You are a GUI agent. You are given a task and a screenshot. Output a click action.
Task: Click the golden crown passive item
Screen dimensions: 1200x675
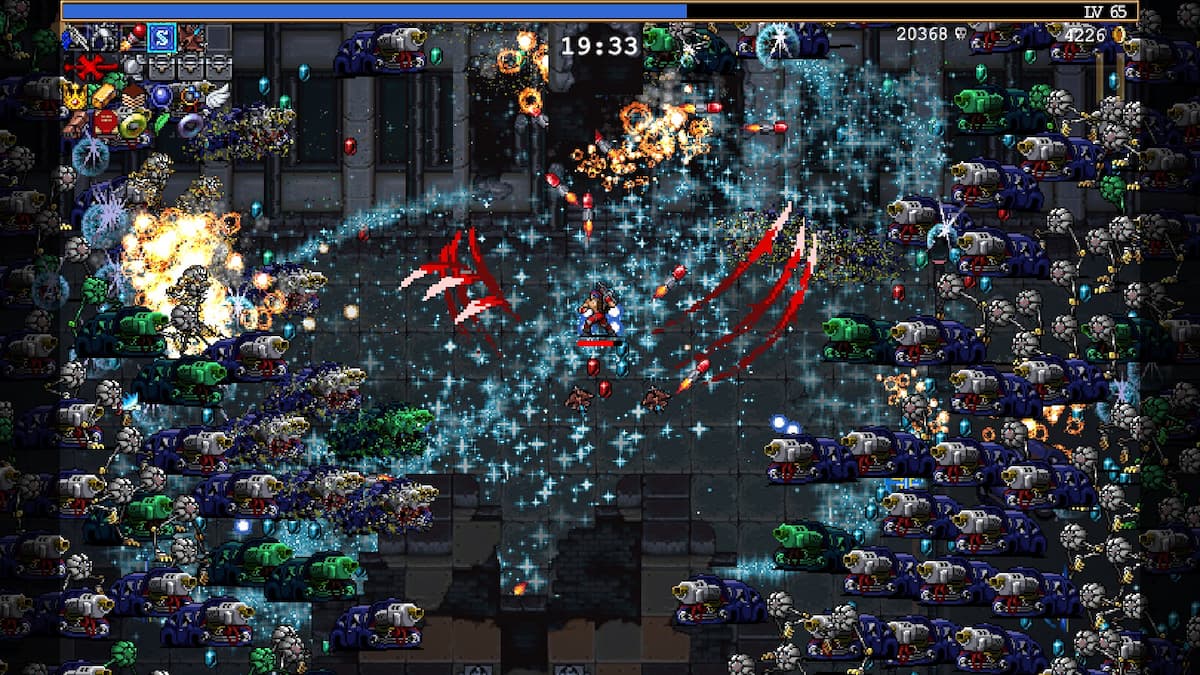click(77, 96)
